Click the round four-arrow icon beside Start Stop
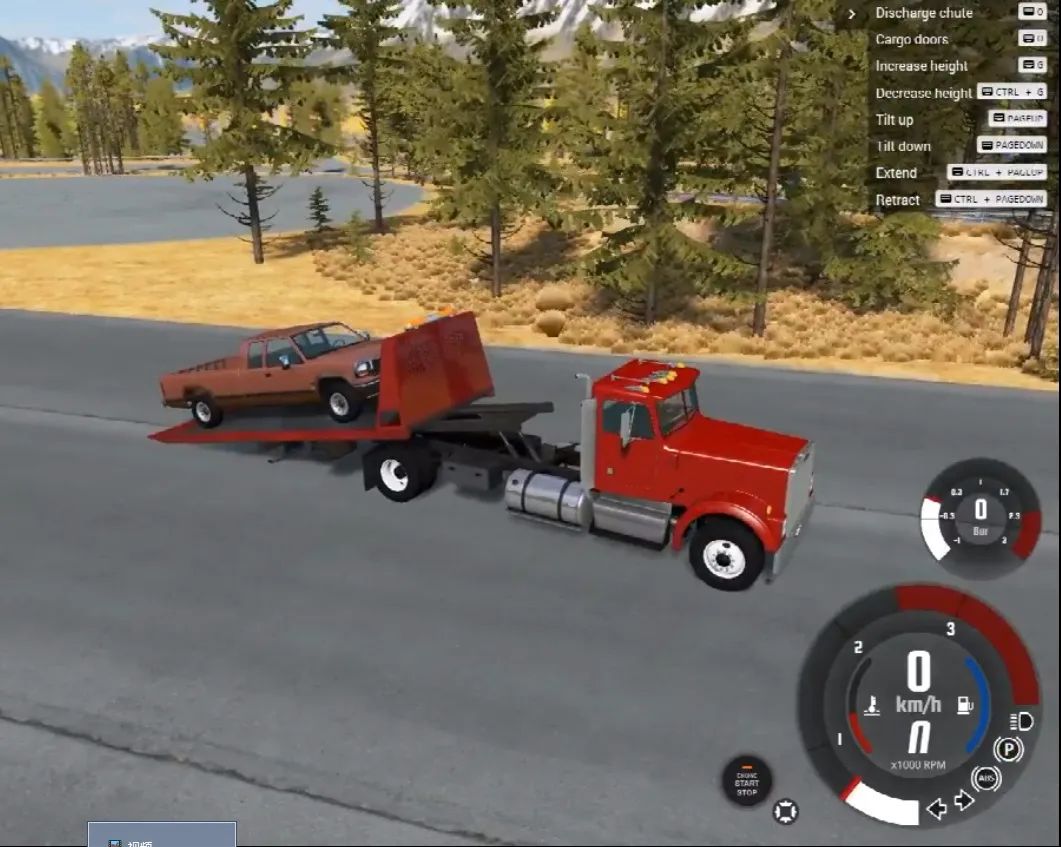The image size is (1061, 847). (786, 811)
